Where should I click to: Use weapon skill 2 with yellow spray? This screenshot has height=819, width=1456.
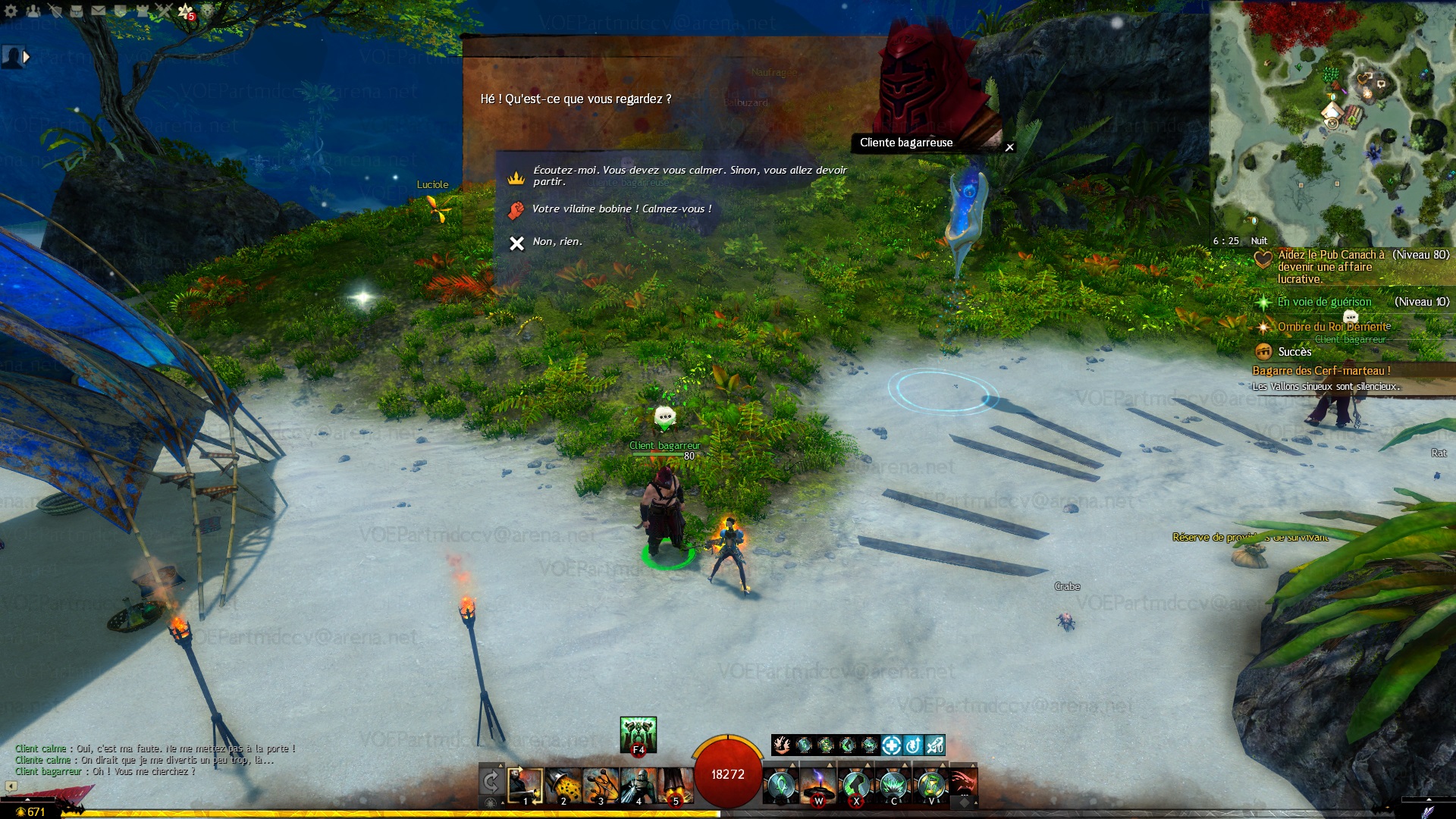(x=563, y=786)
